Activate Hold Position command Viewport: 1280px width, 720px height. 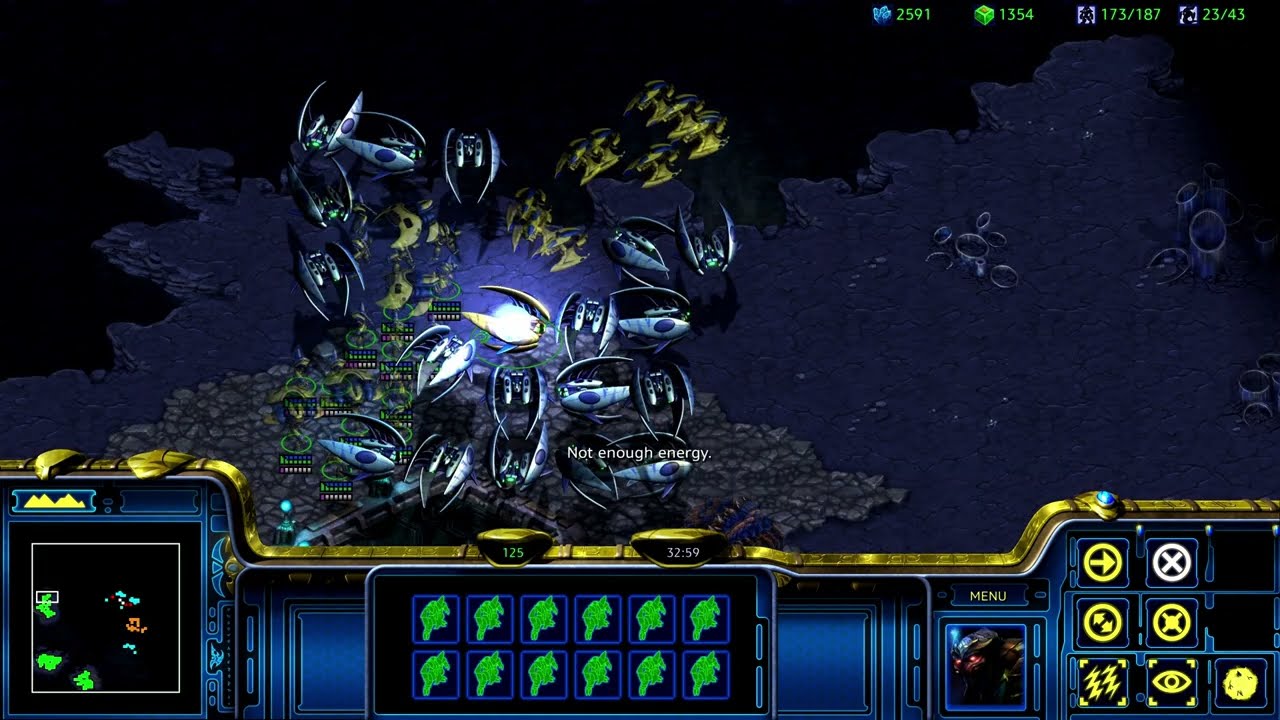[1171, 624]
